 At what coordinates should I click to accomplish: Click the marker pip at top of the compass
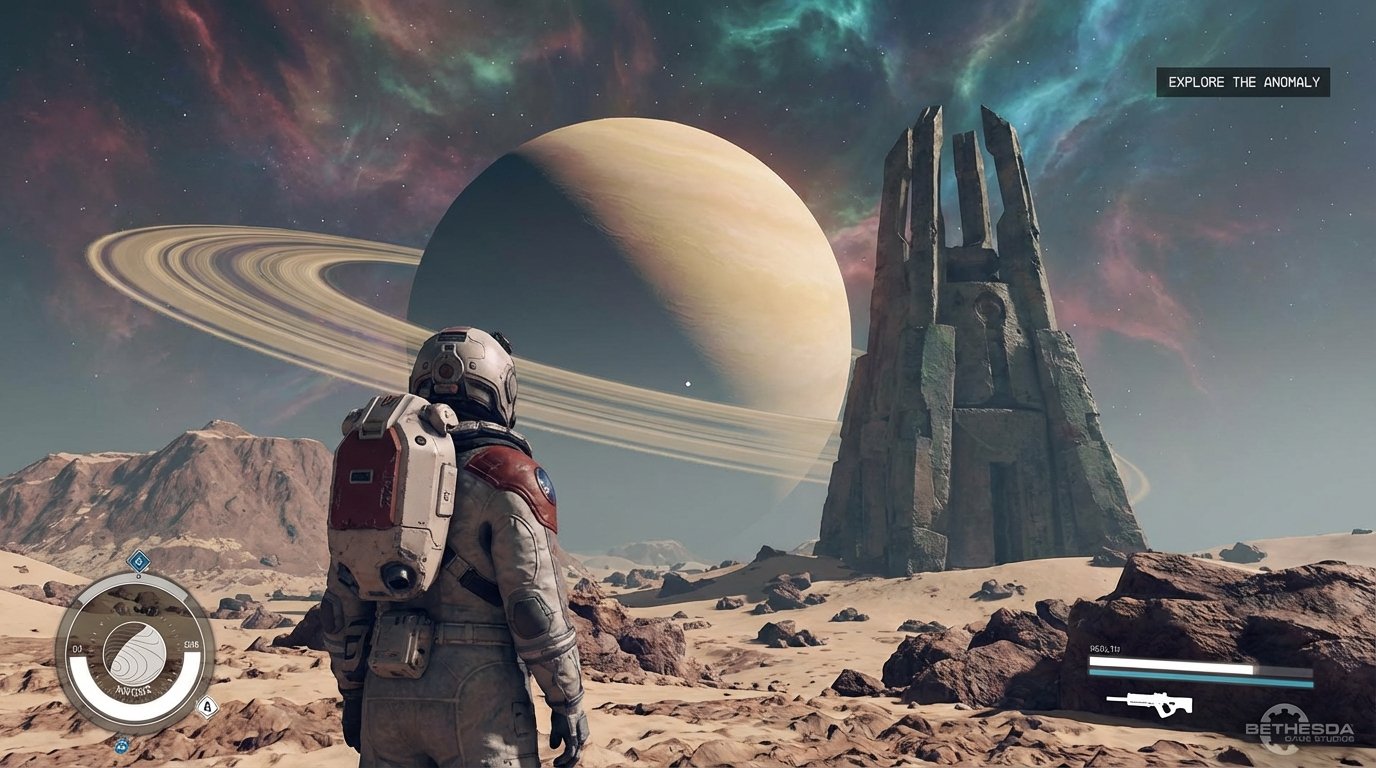pyautogui.click(x=139, y=576)
